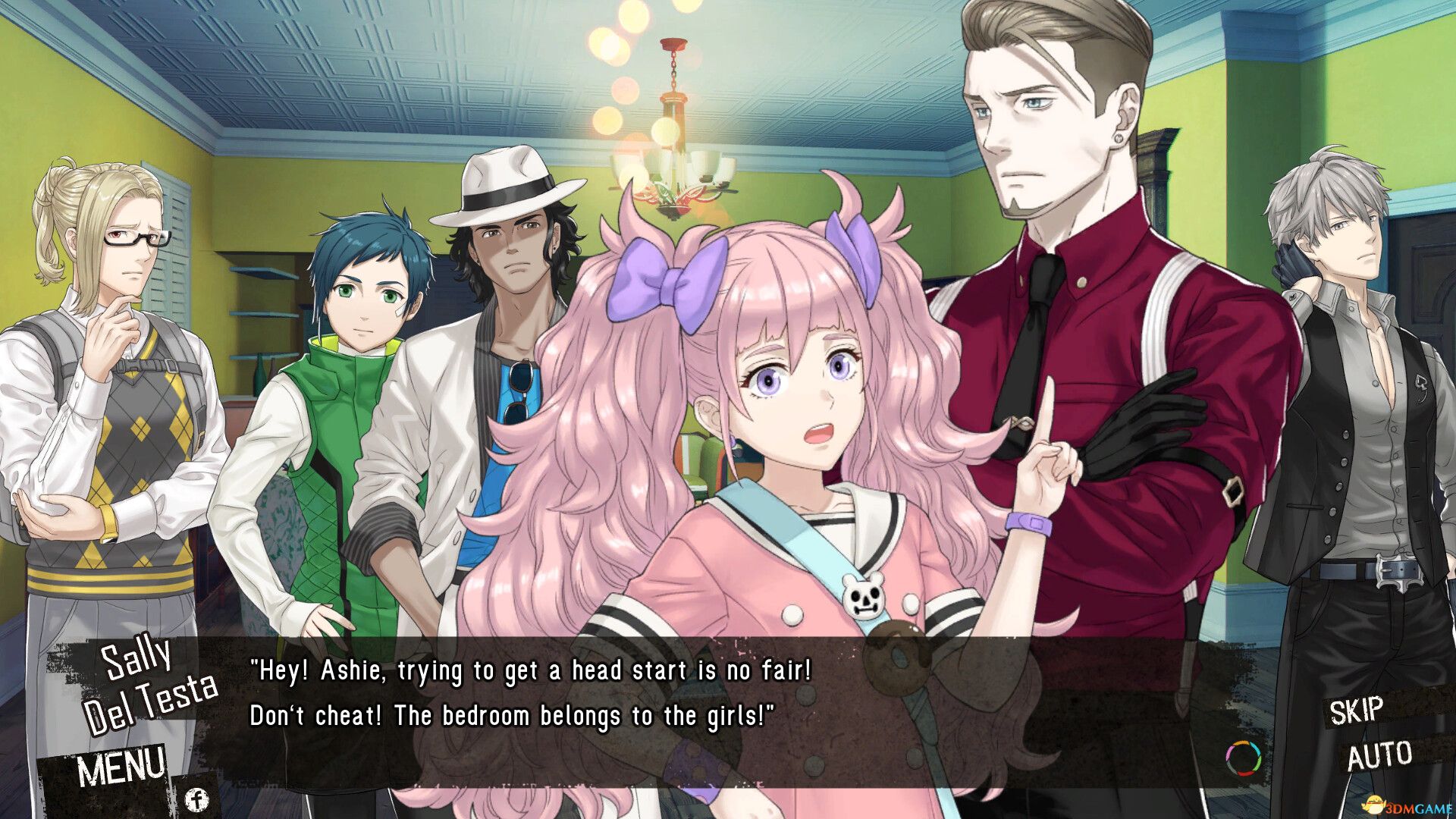Open the Facebook icon below MENU
1456x819 pixels.
(x=197, y=797)
